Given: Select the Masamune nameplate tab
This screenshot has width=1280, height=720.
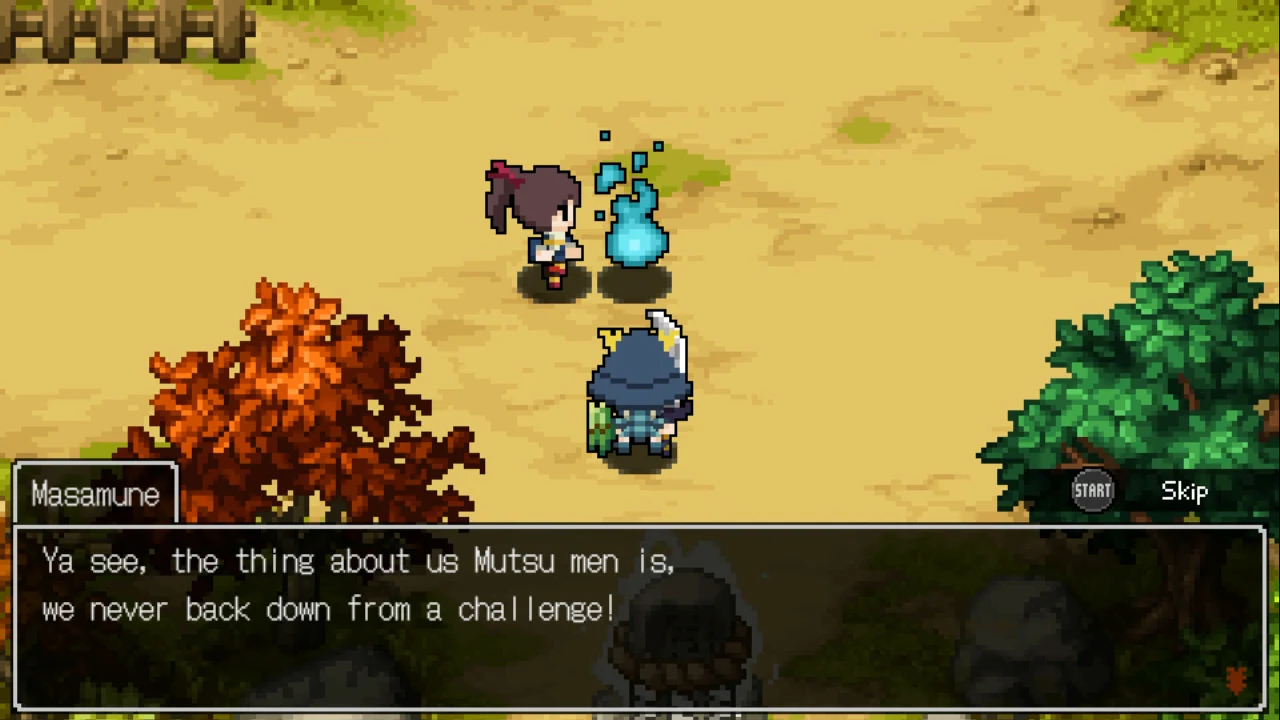Looking at the screenshot, I should 95,492.
